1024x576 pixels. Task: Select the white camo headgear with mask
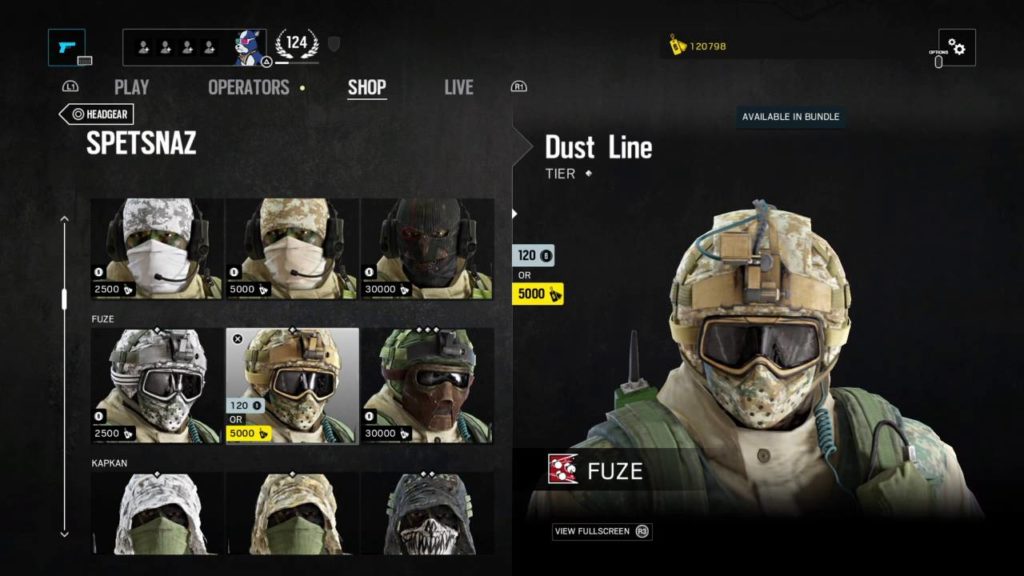click(157, 248)
